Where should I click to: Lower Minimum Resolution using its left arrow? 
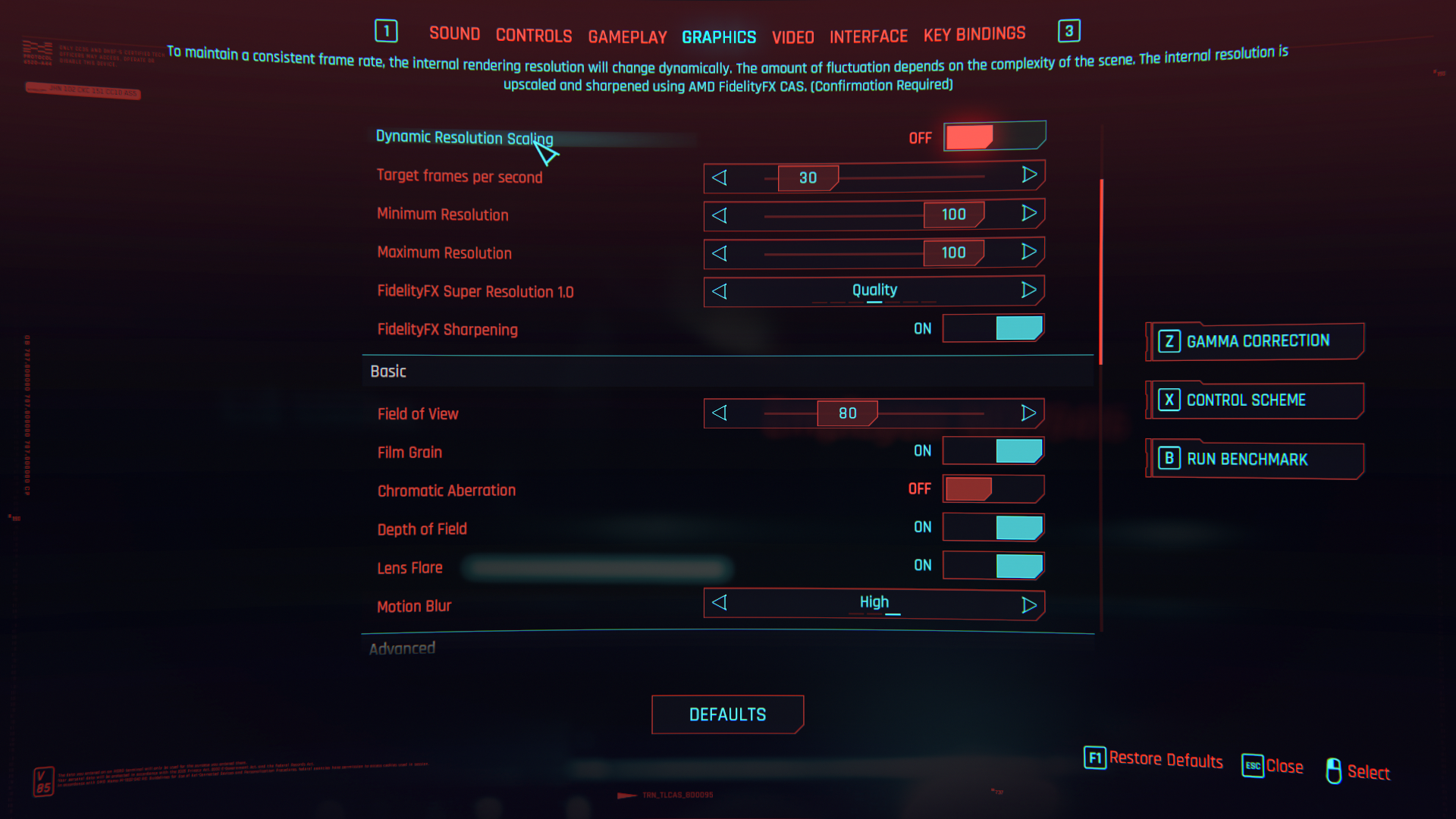(x=720, y=215)
